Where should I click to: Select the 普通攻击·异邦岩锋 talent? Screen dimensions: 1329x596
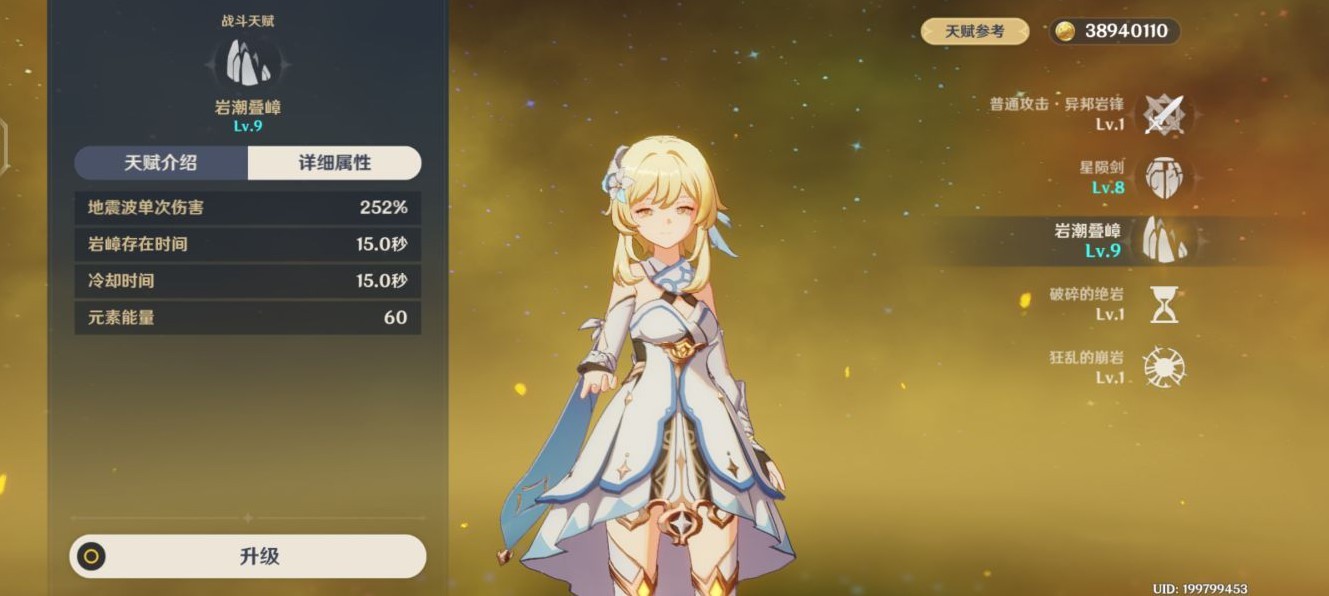click(1163, 114)
